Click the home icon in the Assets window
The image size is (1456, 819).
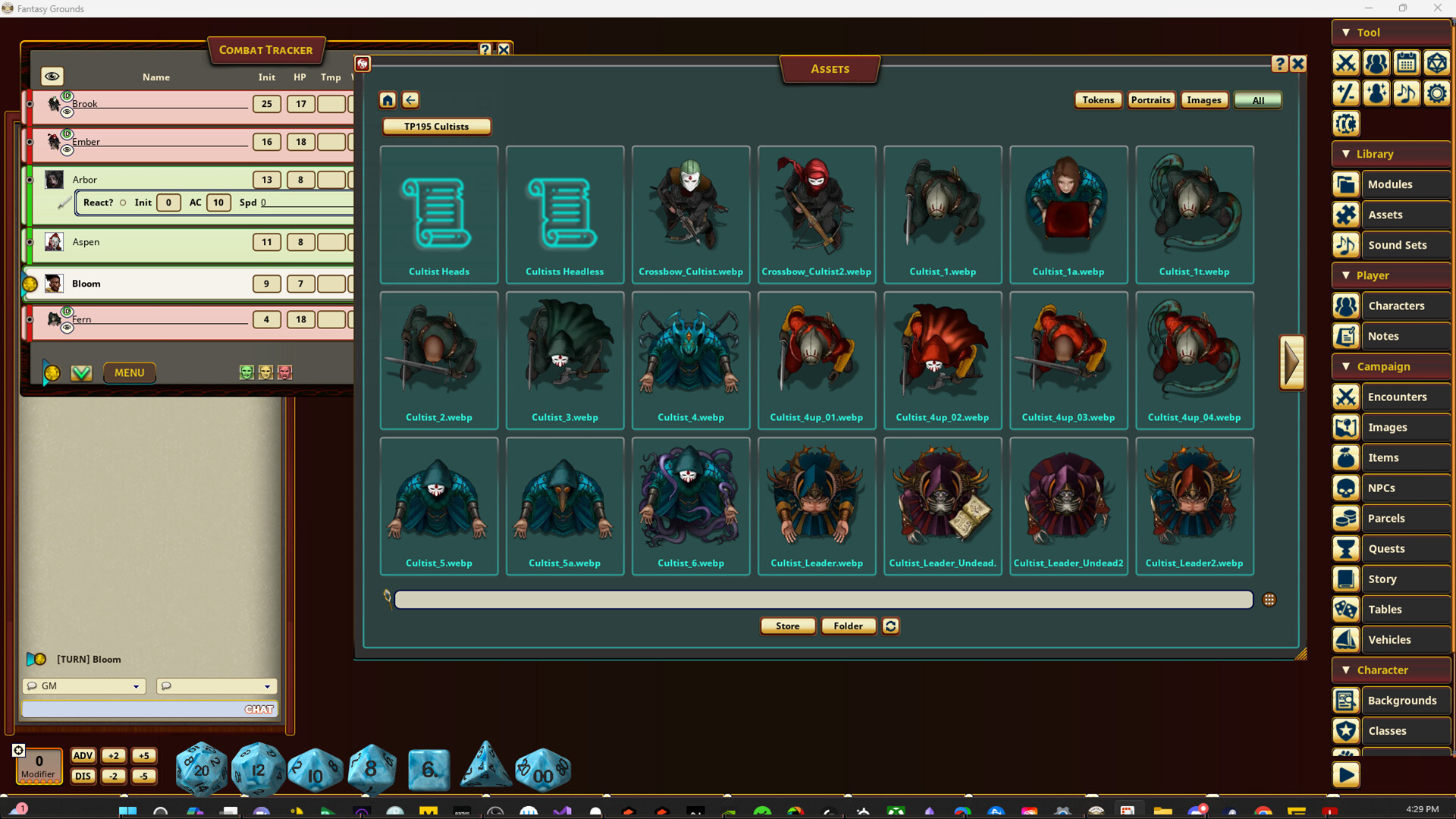pos(387,99)
